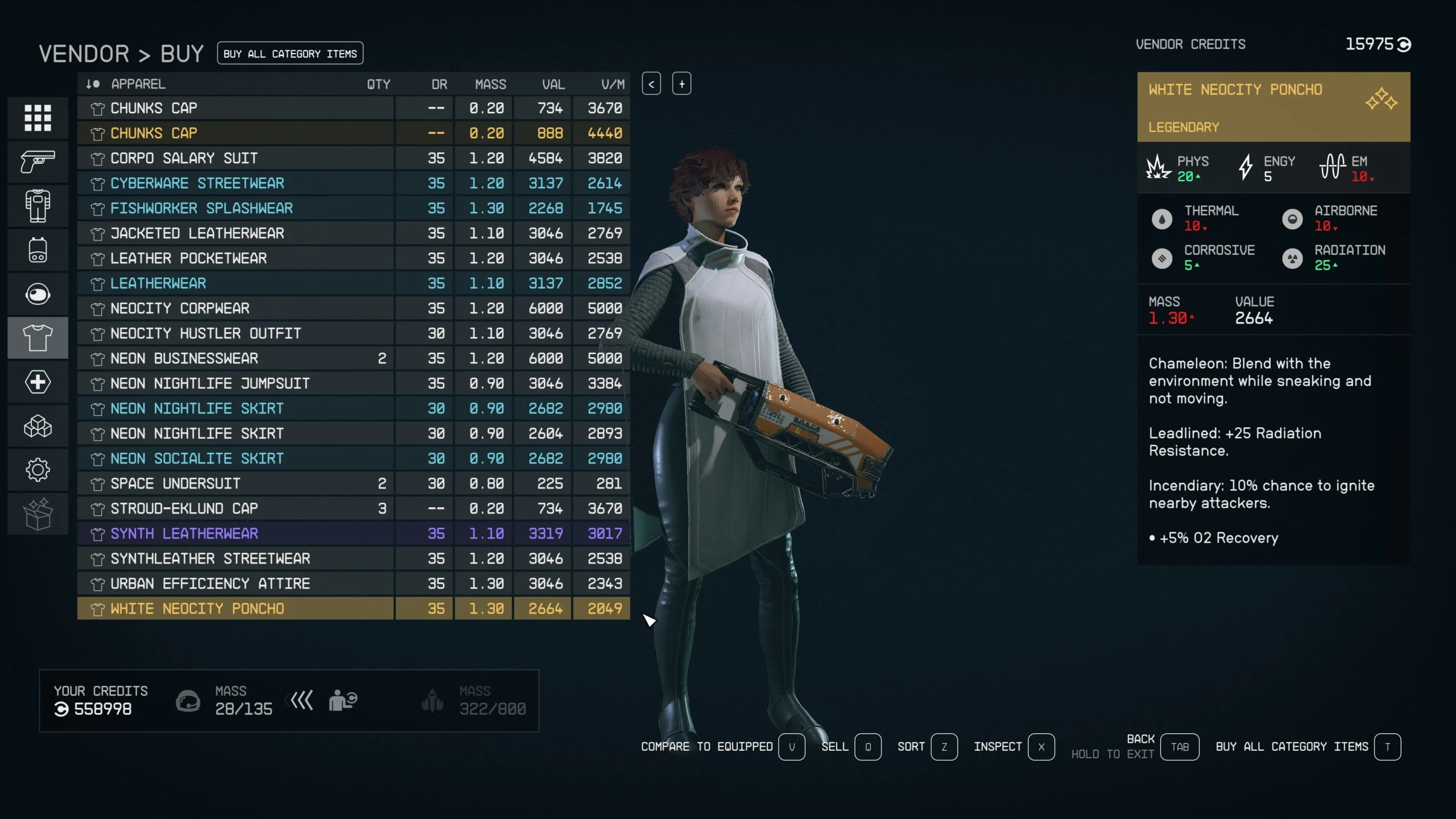Select the resources cube category icon
This screenshot has width=1456, height=819.
[x=38, y=426]
